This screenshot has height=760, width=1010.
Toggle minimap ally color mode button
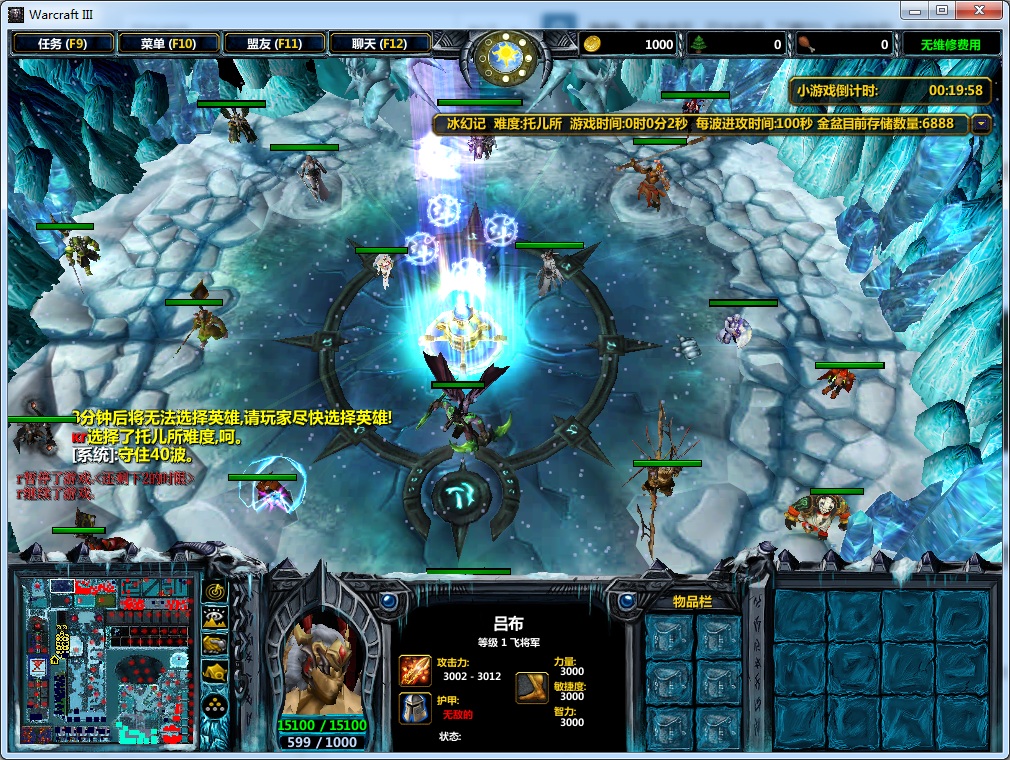[215, 645]
